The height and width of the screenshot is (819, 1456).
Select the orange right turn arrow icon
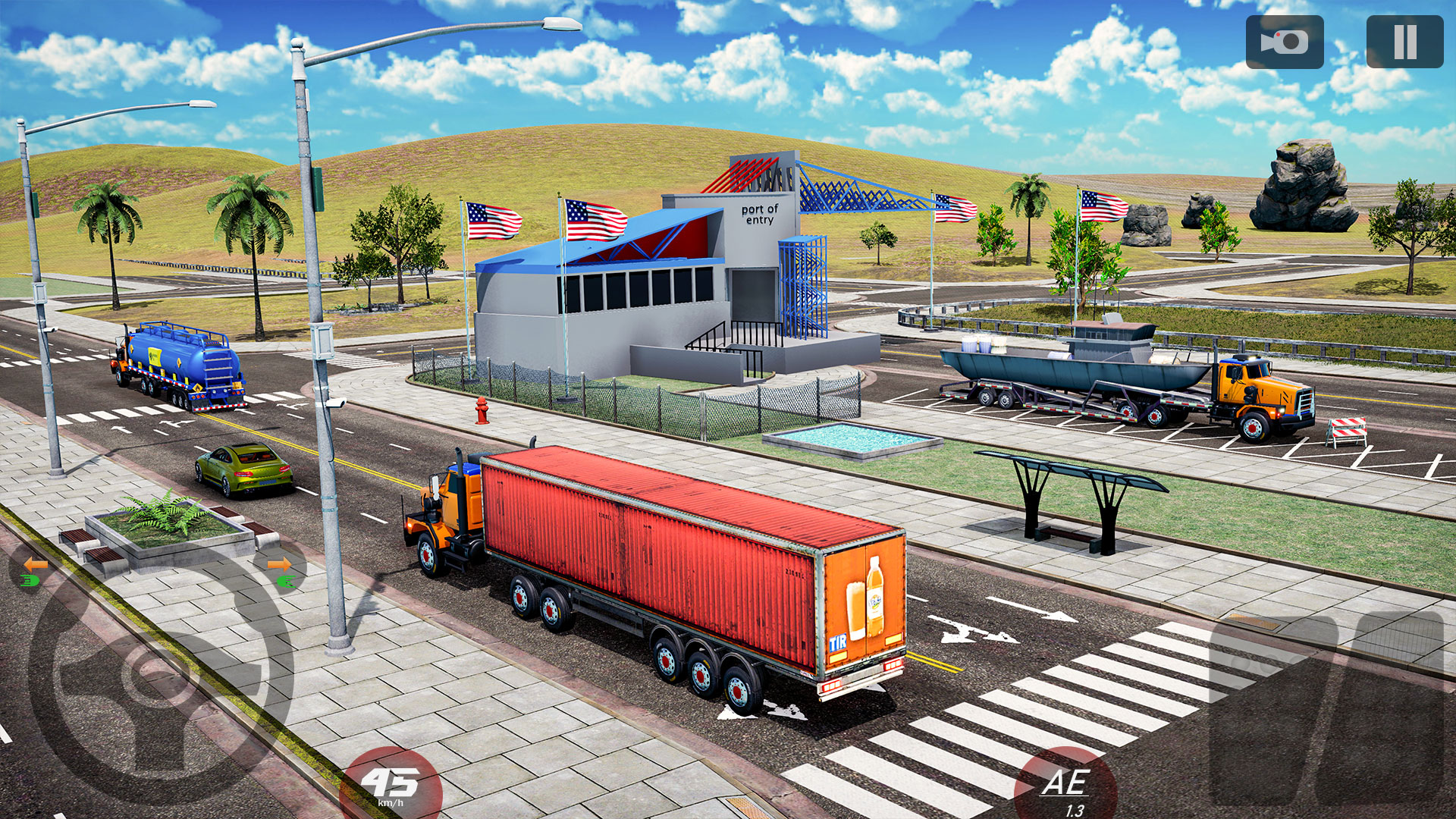click(x=279, y=563)
